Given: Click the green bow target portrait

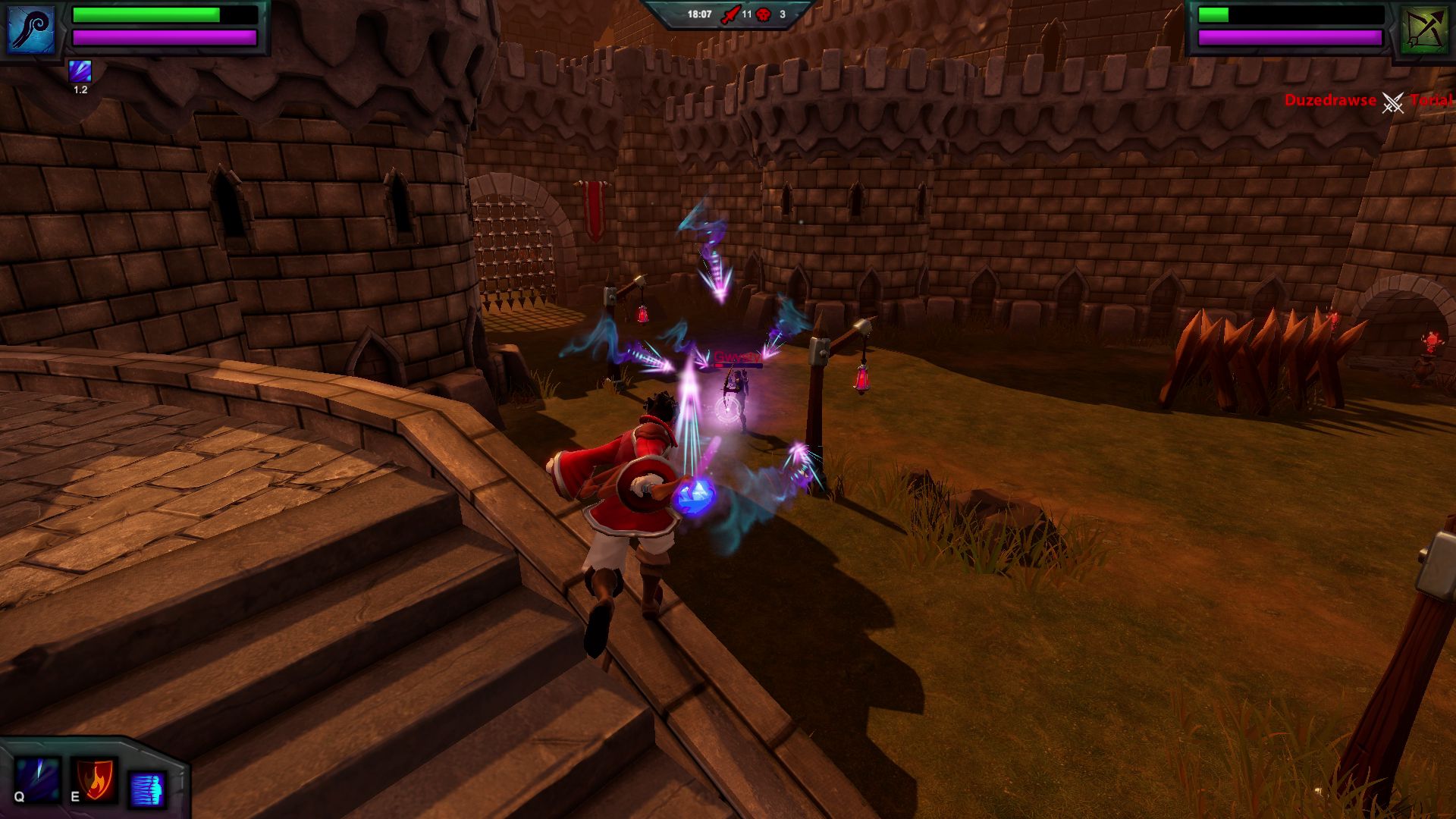Looking at the screenshot, I should point(1423,30).
